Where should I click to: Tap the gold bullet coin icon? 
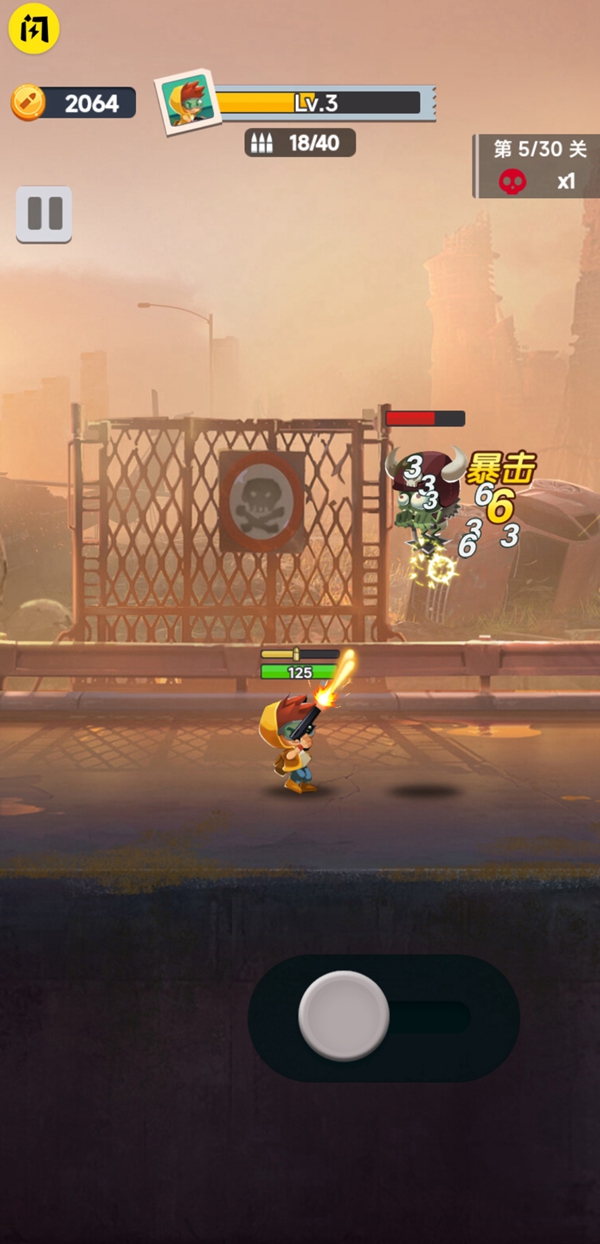click(28, 102)
